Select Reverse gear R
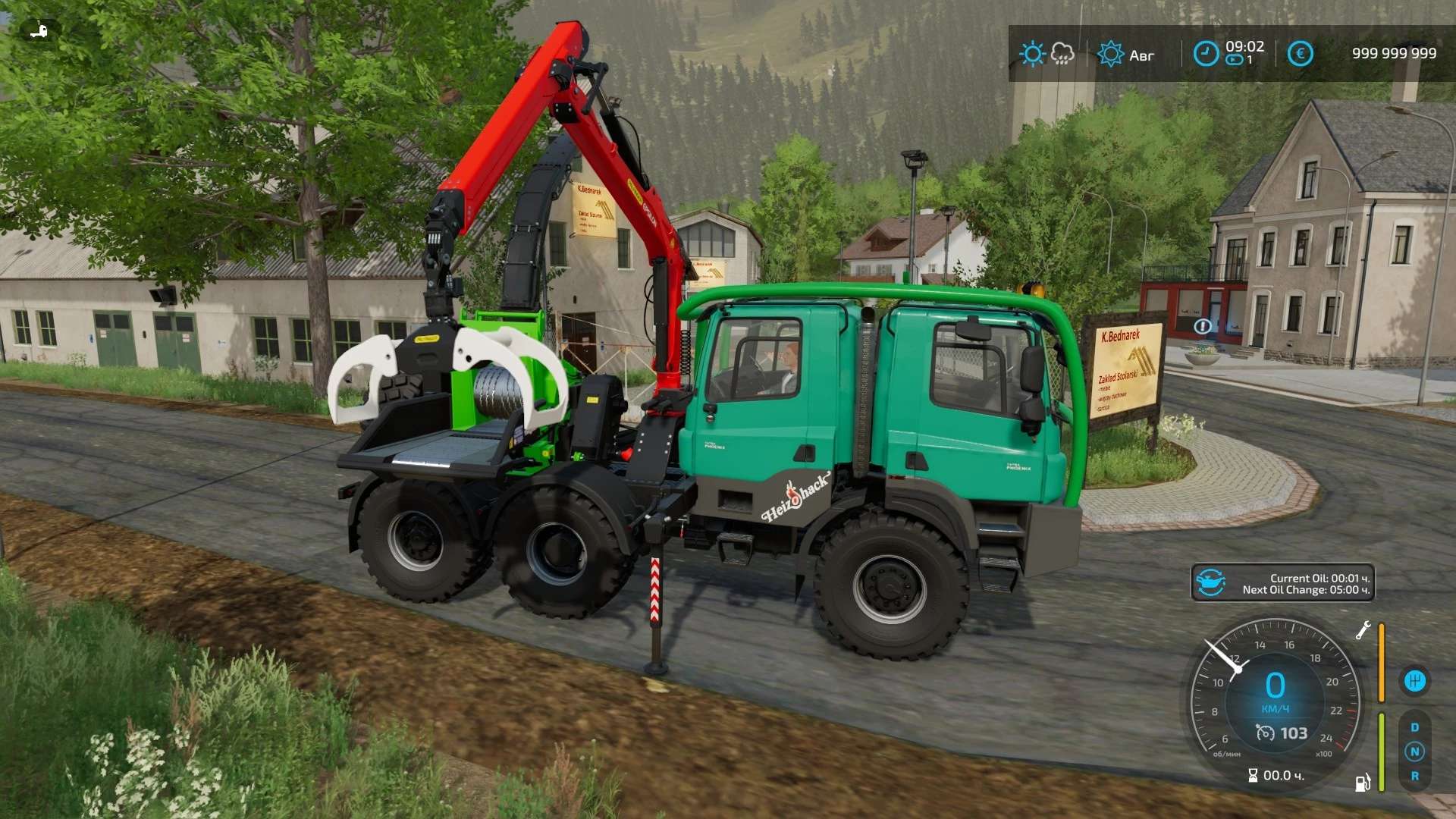The height and width of the screenshot is (819, 1456). click(x=1414, y=776)
